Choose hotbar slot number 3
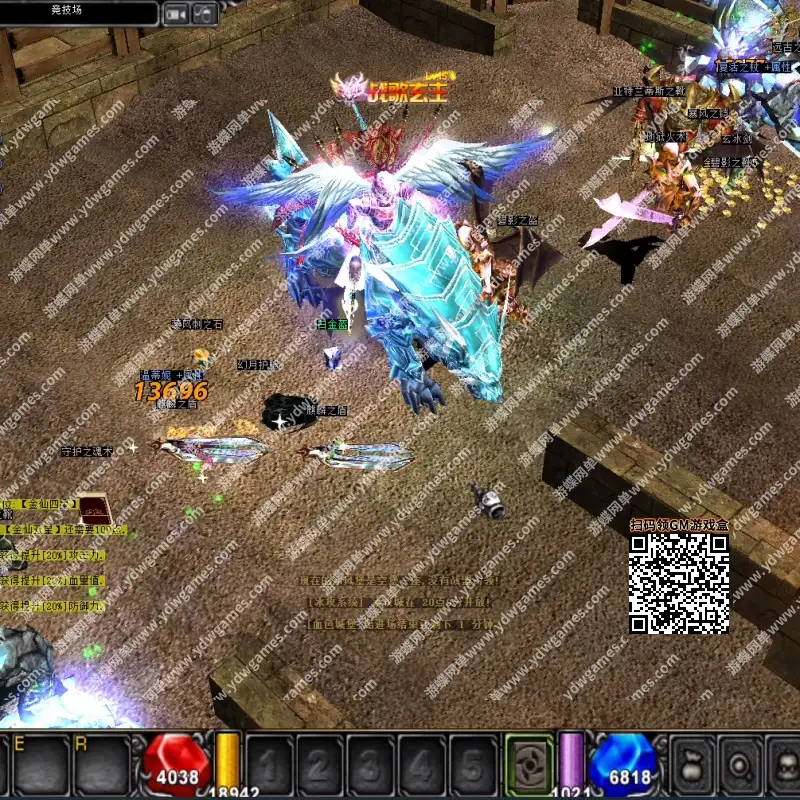This screenshot has width=800, height=800. (x=371, y=765)
